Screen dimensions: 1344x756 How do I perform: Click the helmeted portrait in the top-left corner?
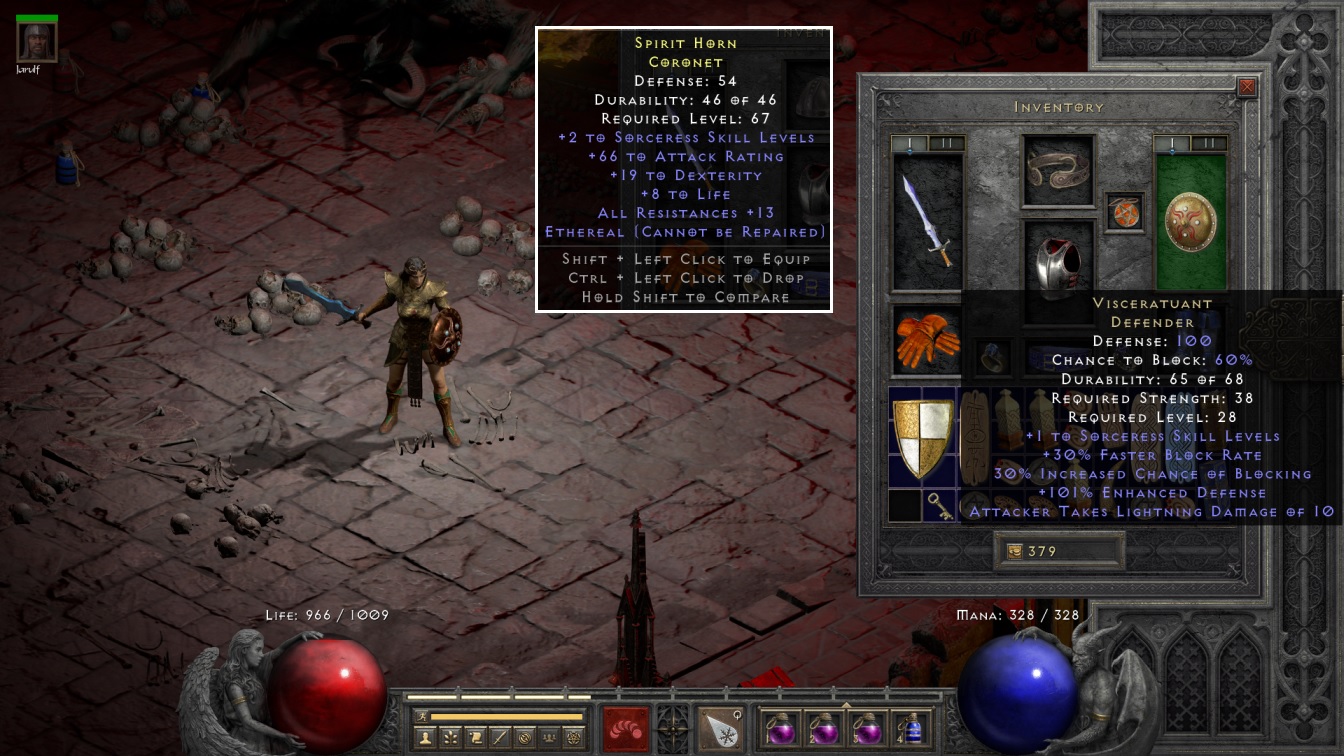(x=37, y=41)
